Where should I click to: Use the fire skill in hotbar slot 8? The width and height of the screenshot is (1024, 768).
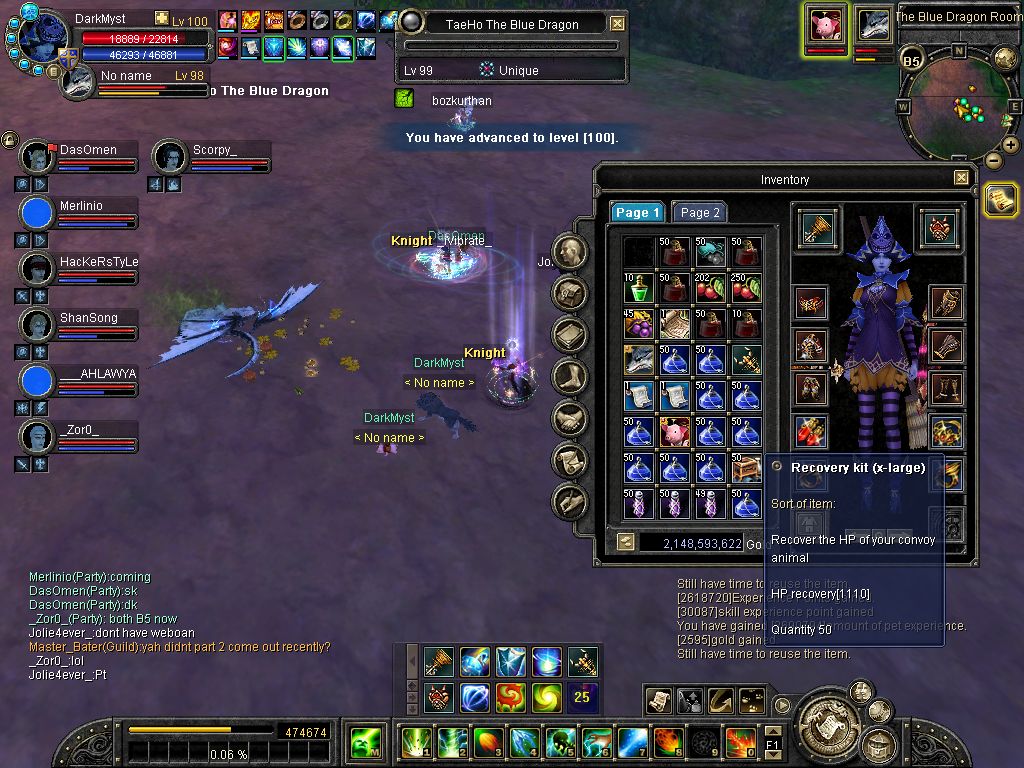pyautogui.click(x=668, y=743)
